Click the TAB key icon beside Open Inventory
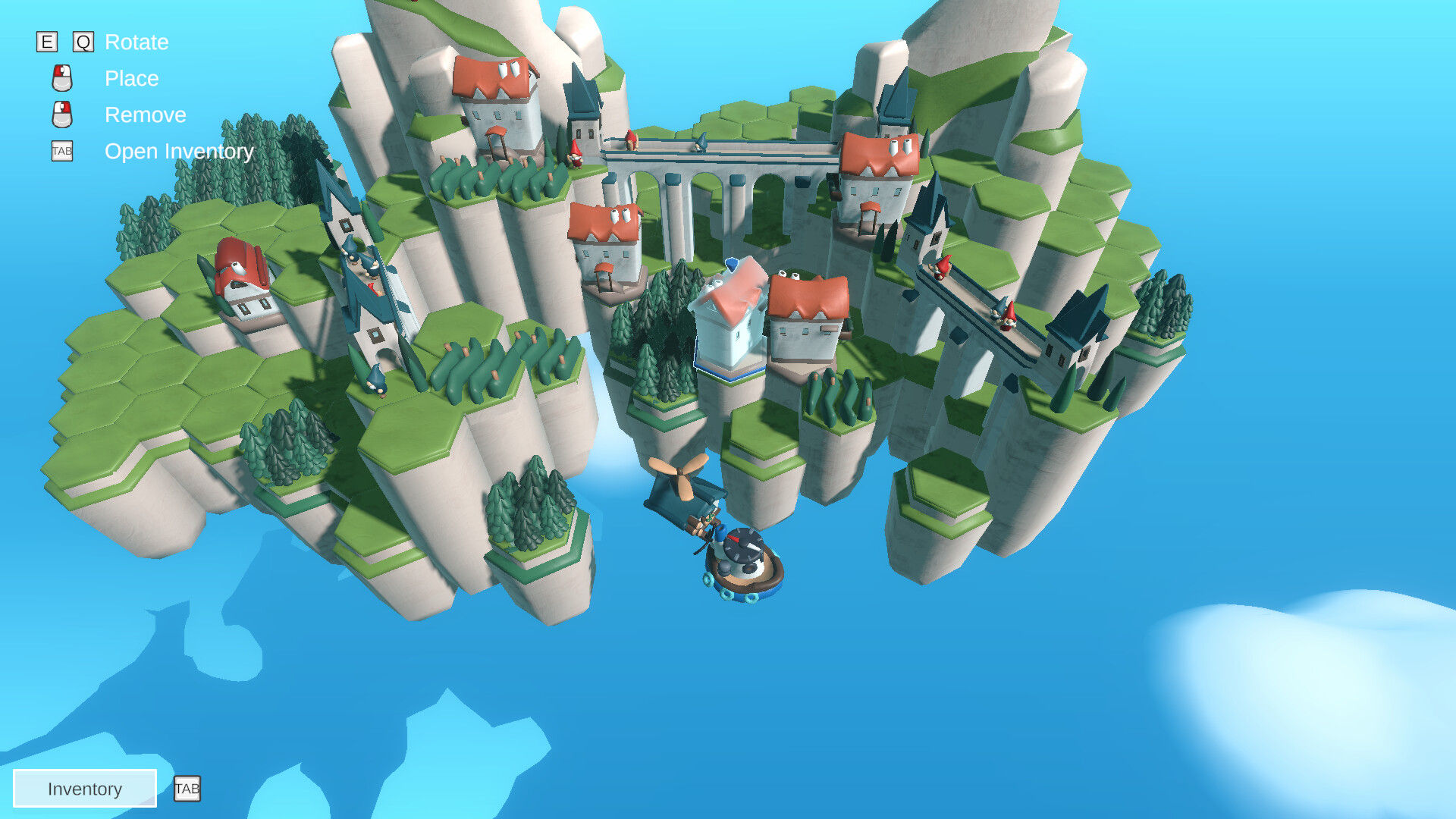 pyautogui.click(x=61, y=152)
